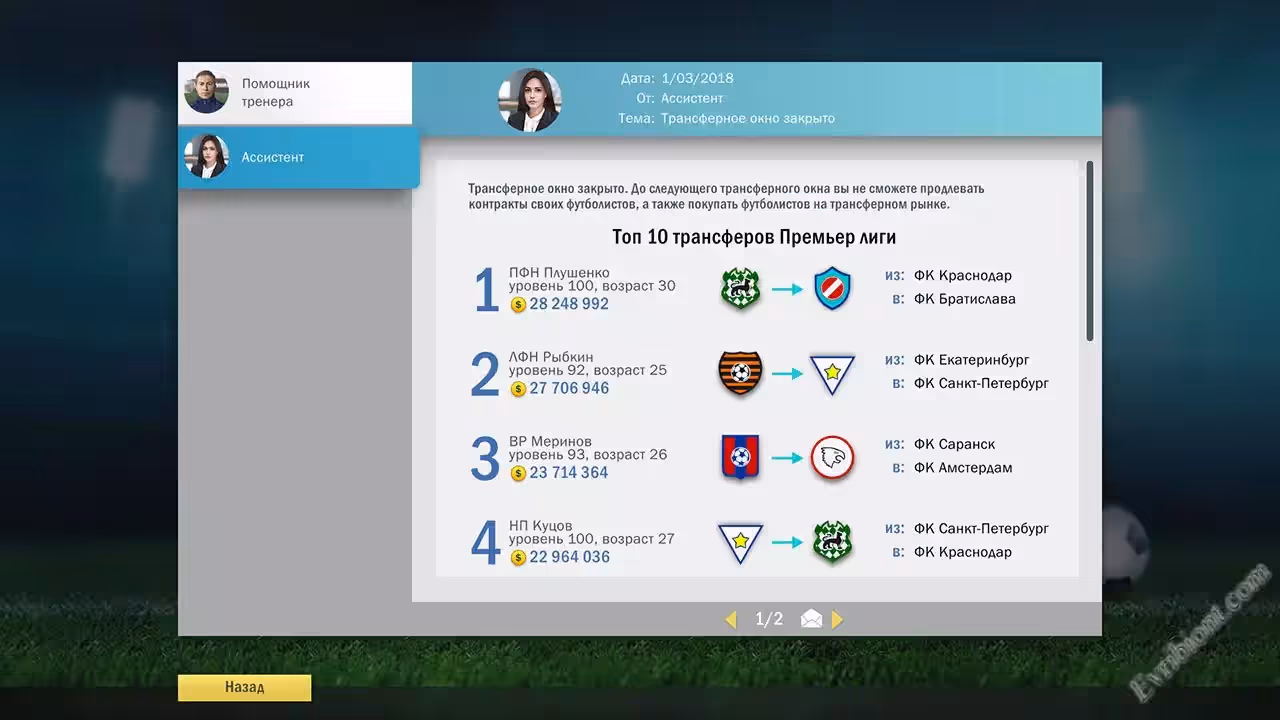Go to the next message page arrow

pos(837,620)
